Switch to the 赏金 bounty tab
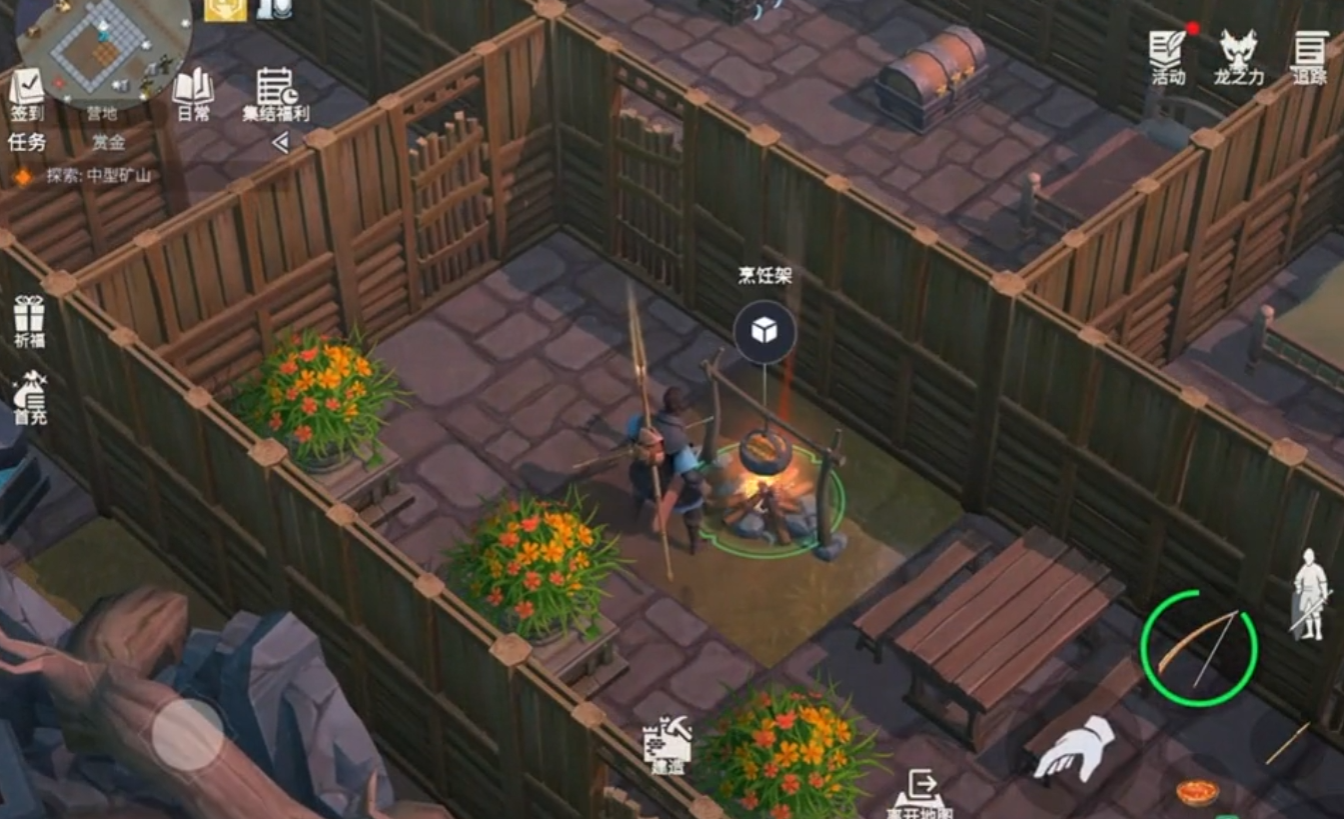Screen dimensions: 1344x819 point(108,142)
